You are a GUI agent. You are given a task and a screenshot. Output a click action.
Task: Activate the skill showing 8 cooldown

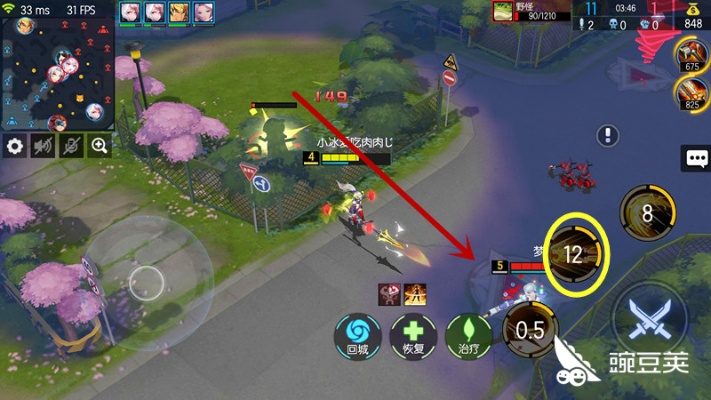click(646, 212)
